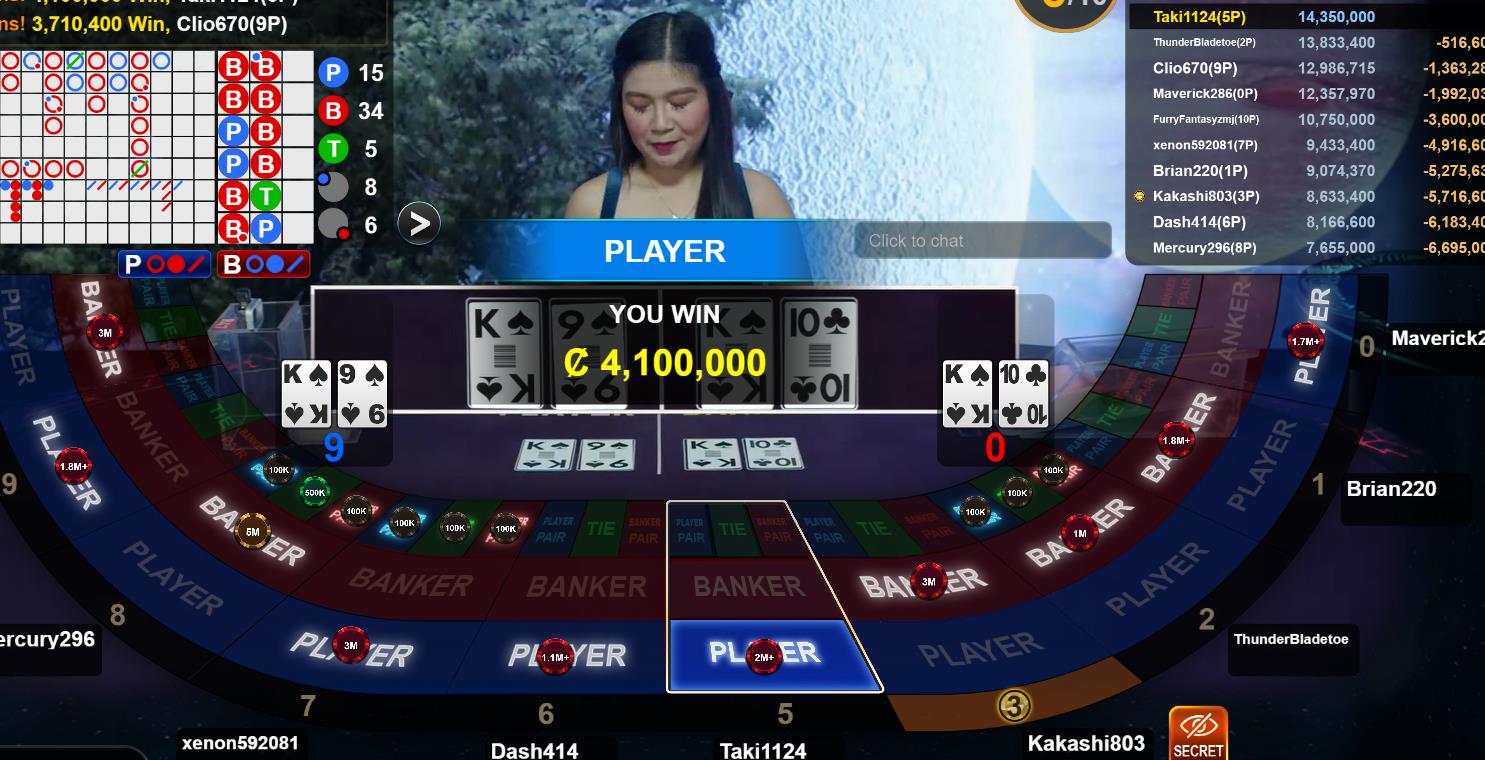The width and height of the screenshot is (1485, 760).
Task: Show the Player next-round prediction
Action: pyautogui.click(x=165, y=265)
